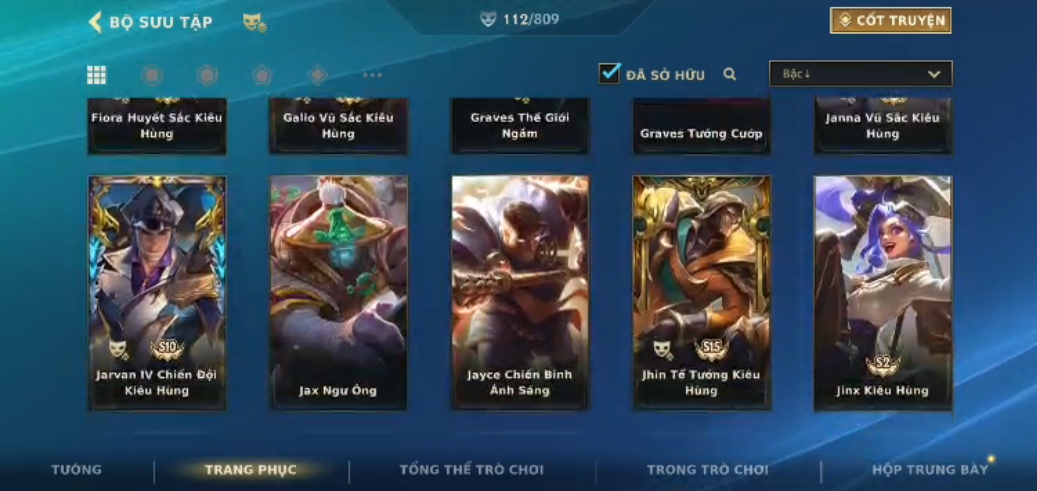1037x491 pixels.
Task: Select Graves Thế Giới Ngầm skin
Action: pyautogui.click(x=520, y=126)
